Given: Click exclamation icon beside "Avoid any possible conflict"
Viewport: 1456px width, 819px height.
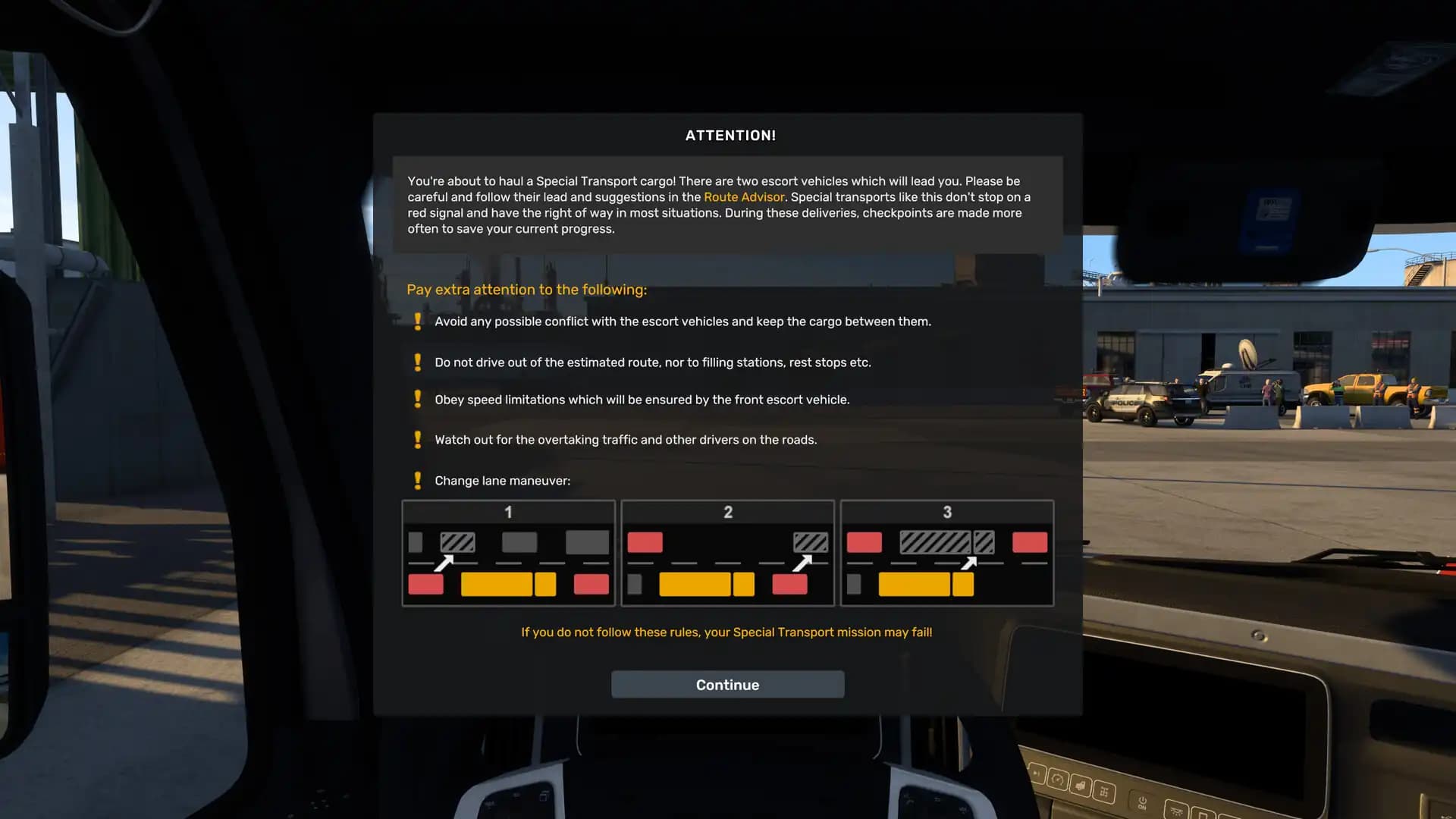Looking at the screenshot, I should tap(417, 321).
